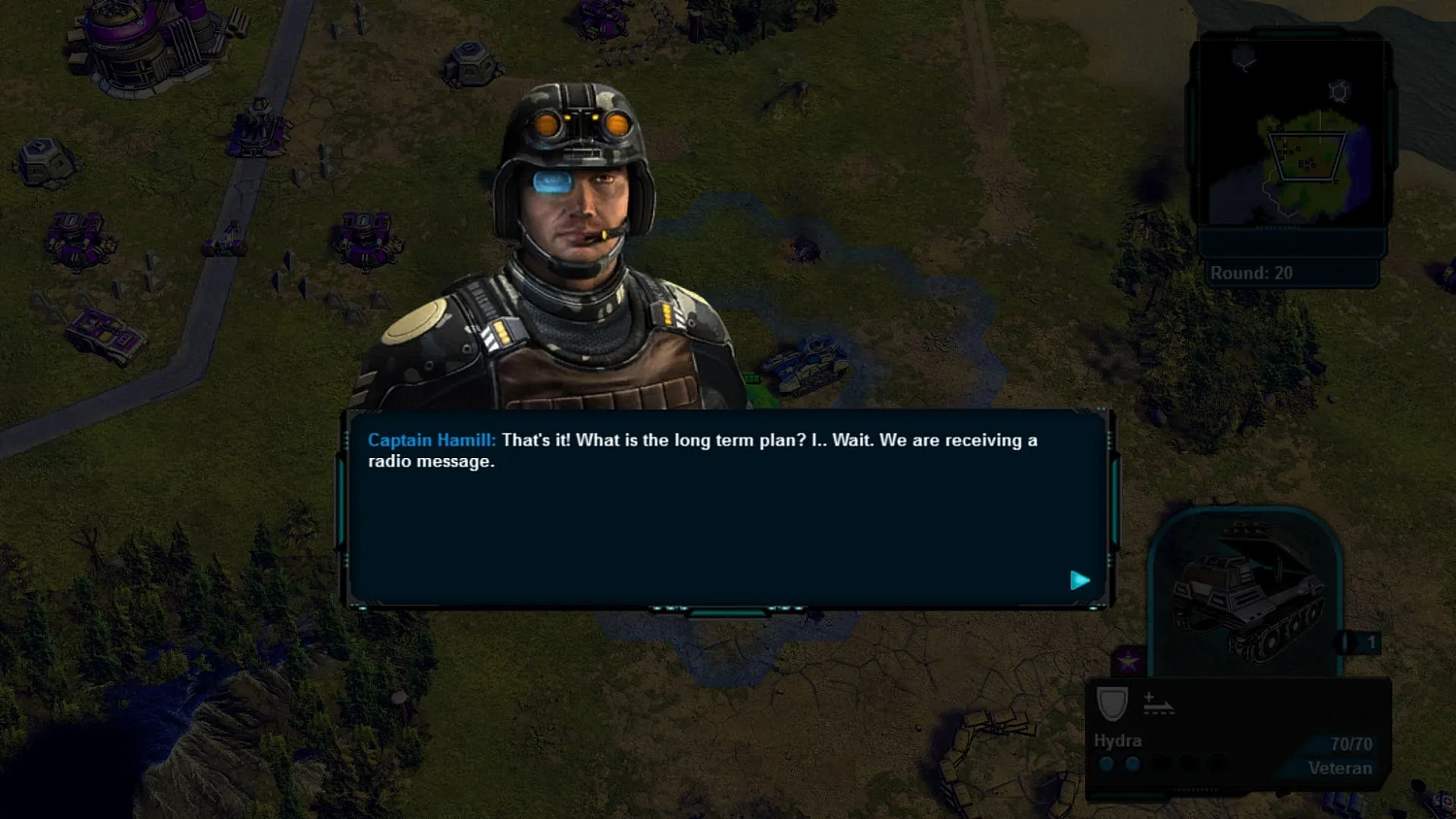Click the shield armor icon in the Hydra panel

coord(1112,704)
